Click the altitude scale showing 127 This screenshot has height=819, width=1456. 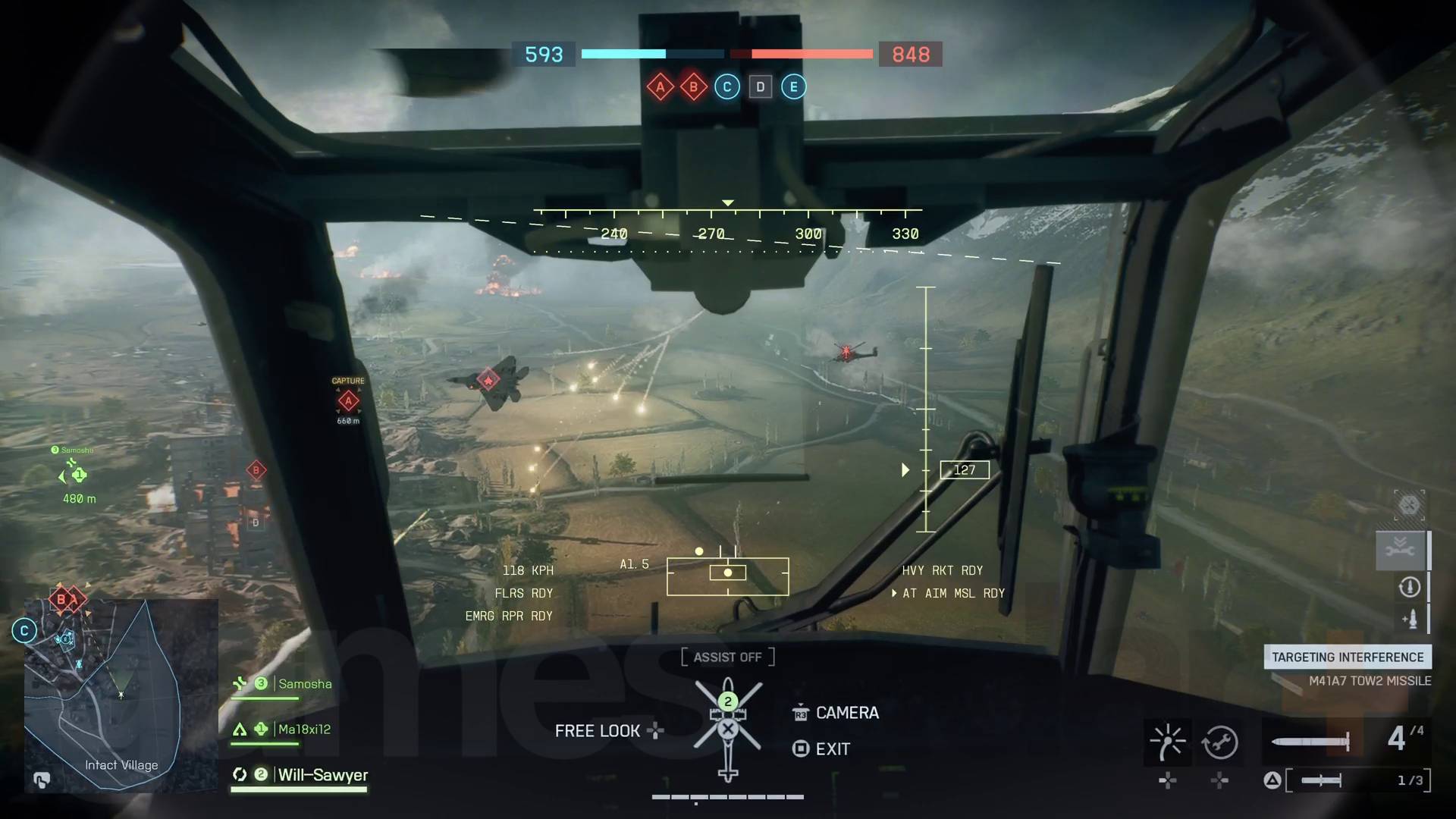click(964, 469)
